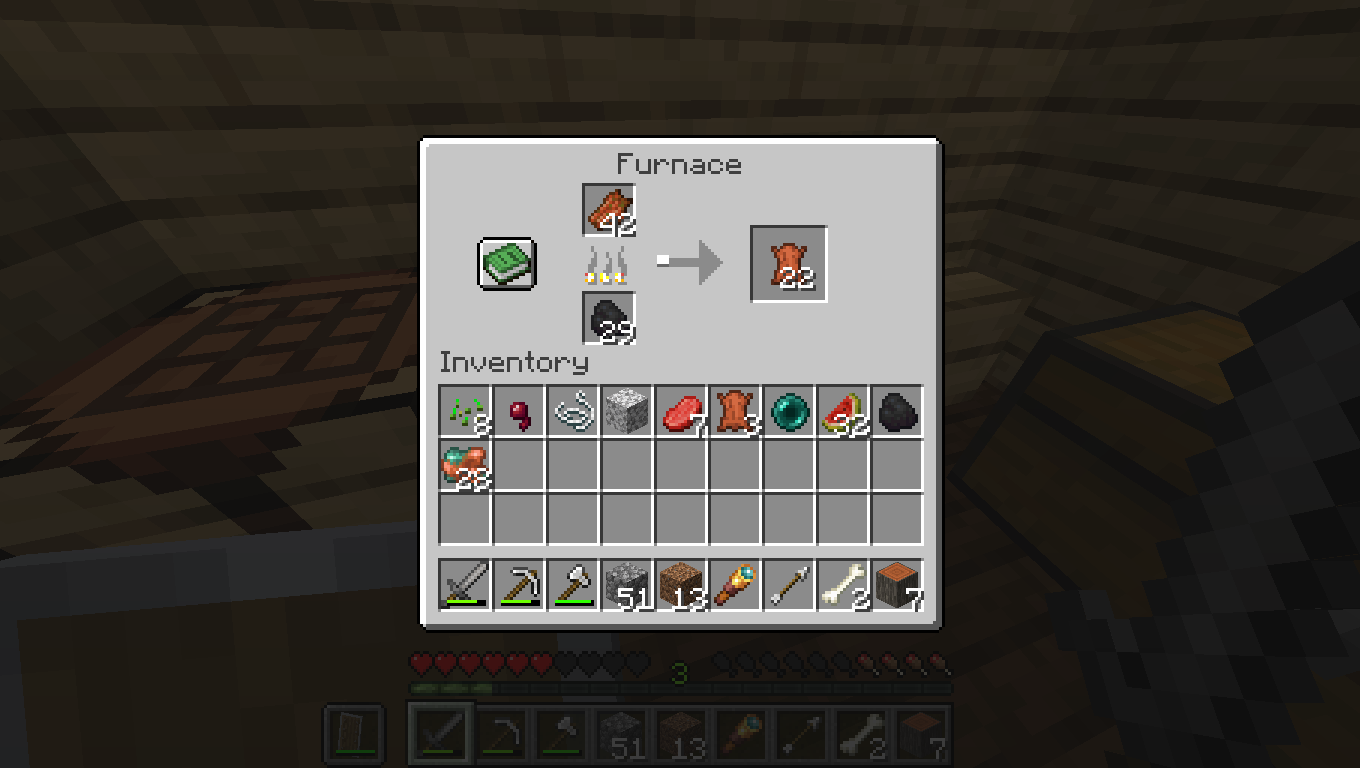Open the recipe book in the furnace
Image resolution: width=1360 pixels, height=768 pixels.
click(505, 263)
